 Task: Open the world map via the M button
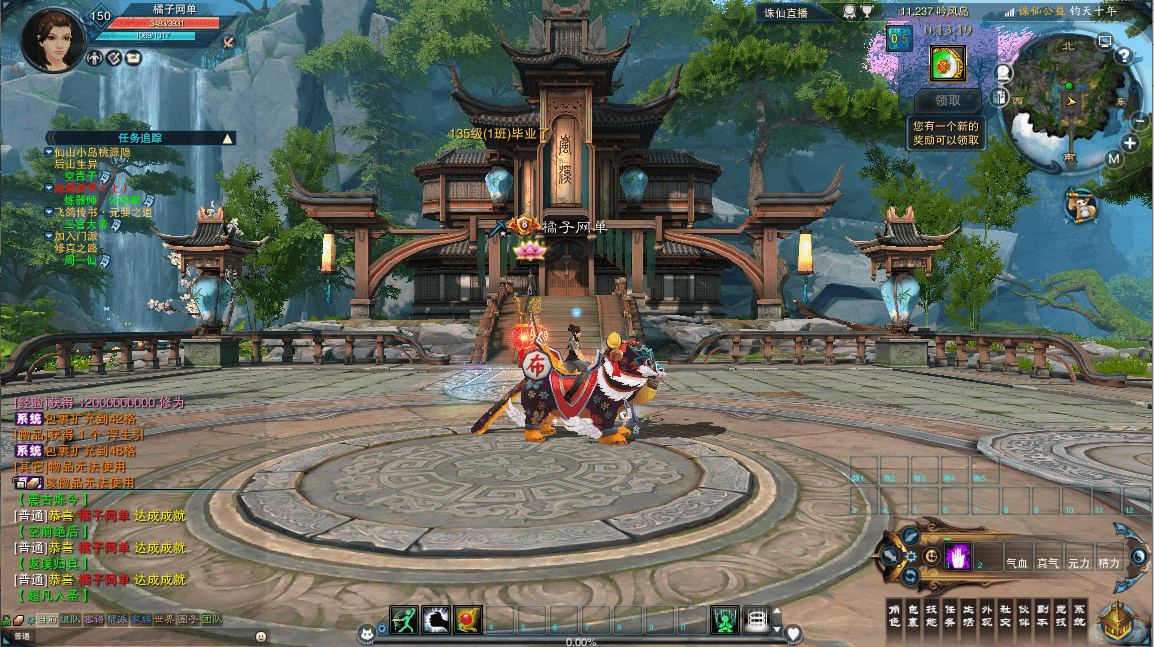click(1114, 158)
